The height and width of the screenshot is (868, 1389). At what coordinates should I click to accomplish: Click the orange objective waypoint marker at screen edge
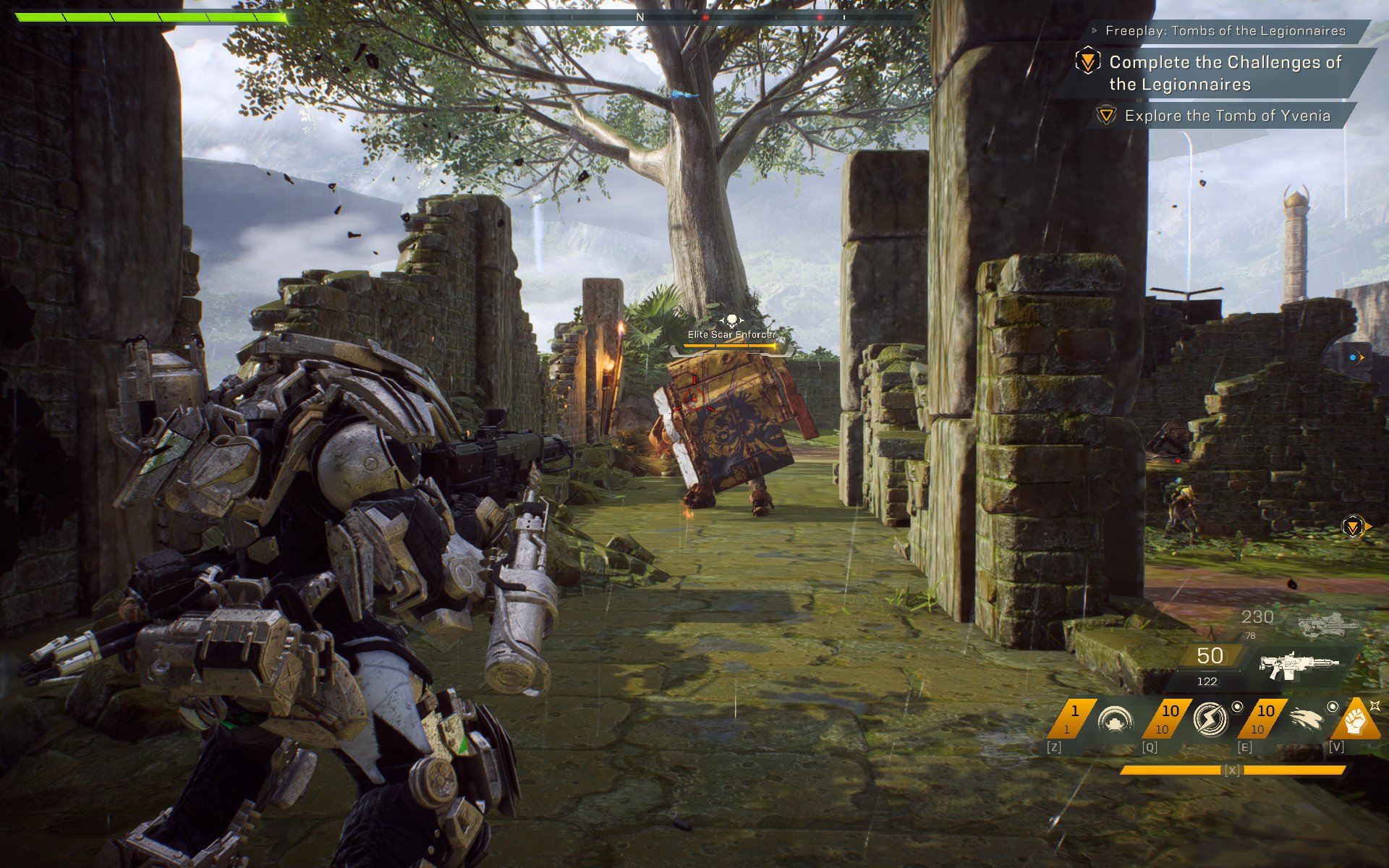(1354, 527)
